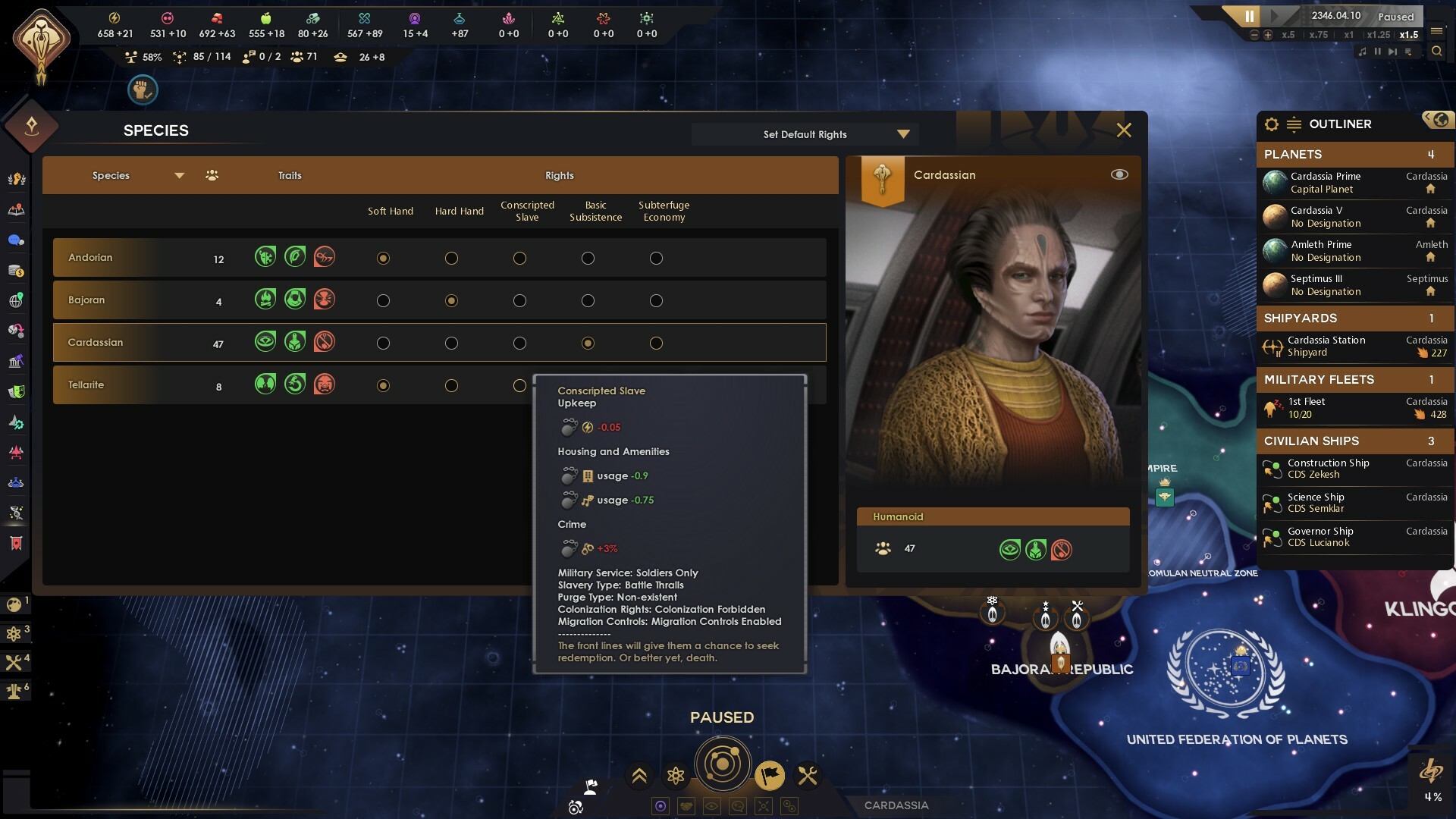Enable Conscripted Slave for Bajoran species

[519, 300]
